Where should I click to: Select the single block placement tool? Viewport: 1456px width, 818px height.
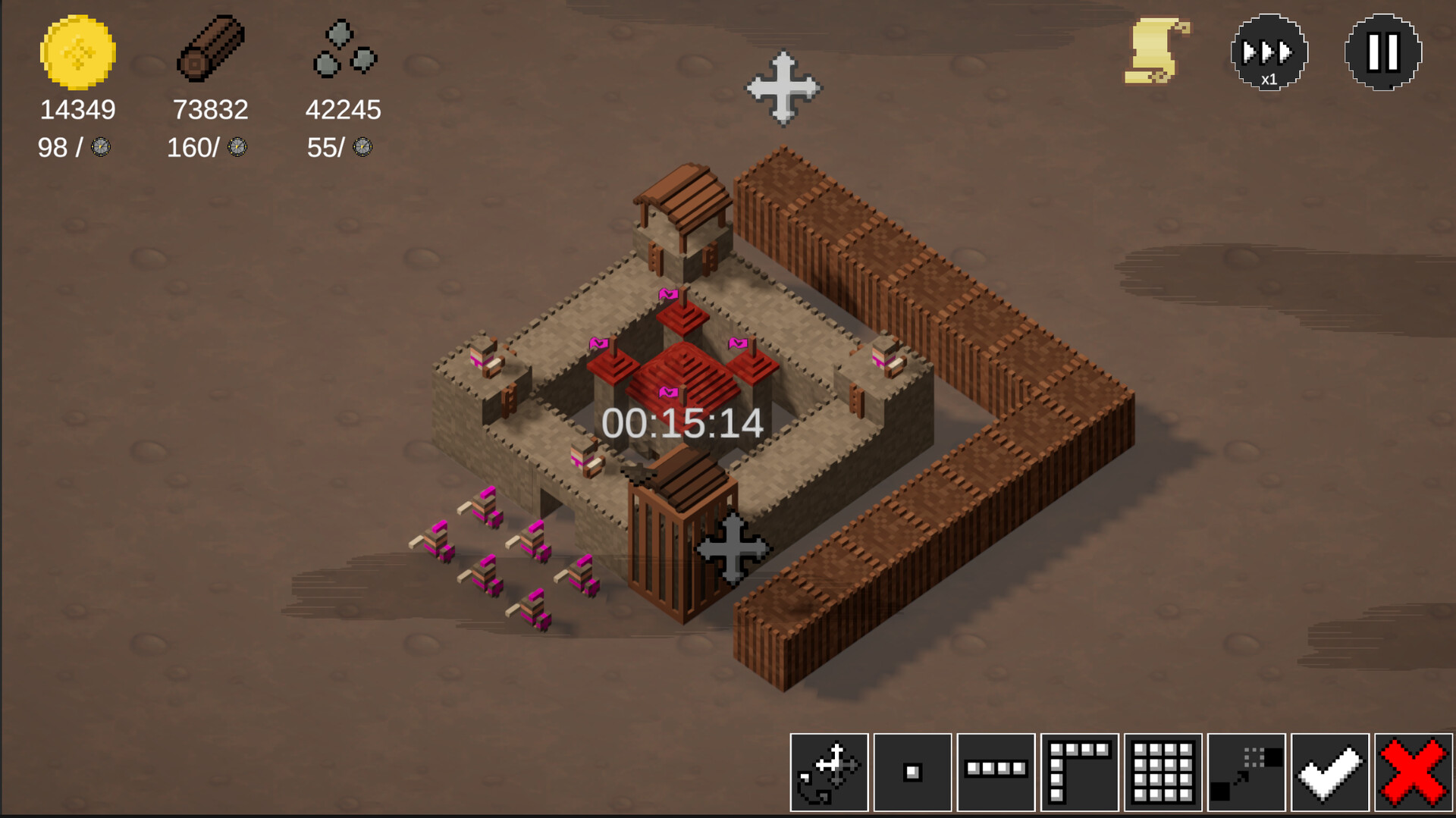(x=912, y=773)
